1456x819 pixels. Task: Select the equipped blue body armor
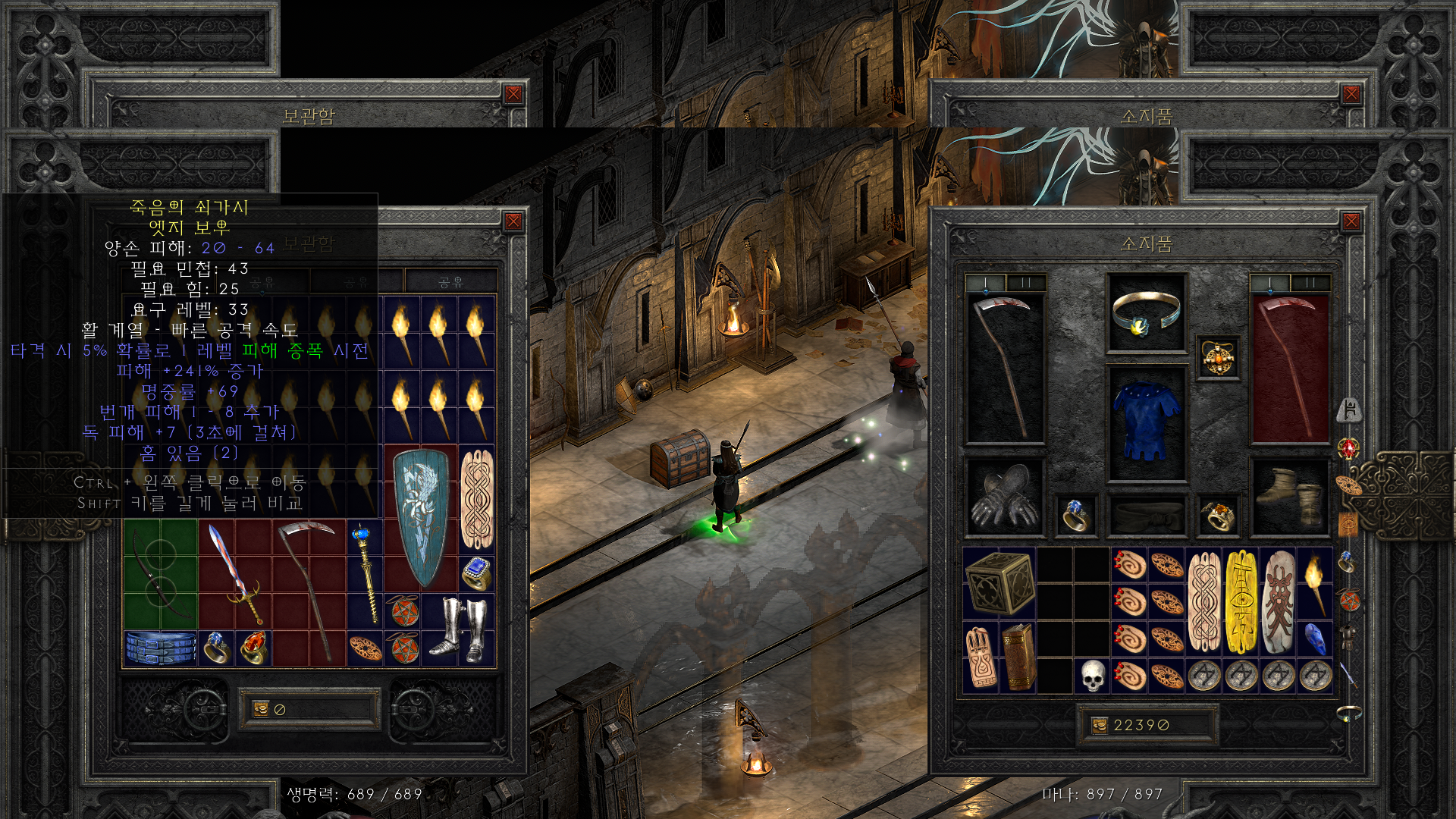(x=1146, y=423)
